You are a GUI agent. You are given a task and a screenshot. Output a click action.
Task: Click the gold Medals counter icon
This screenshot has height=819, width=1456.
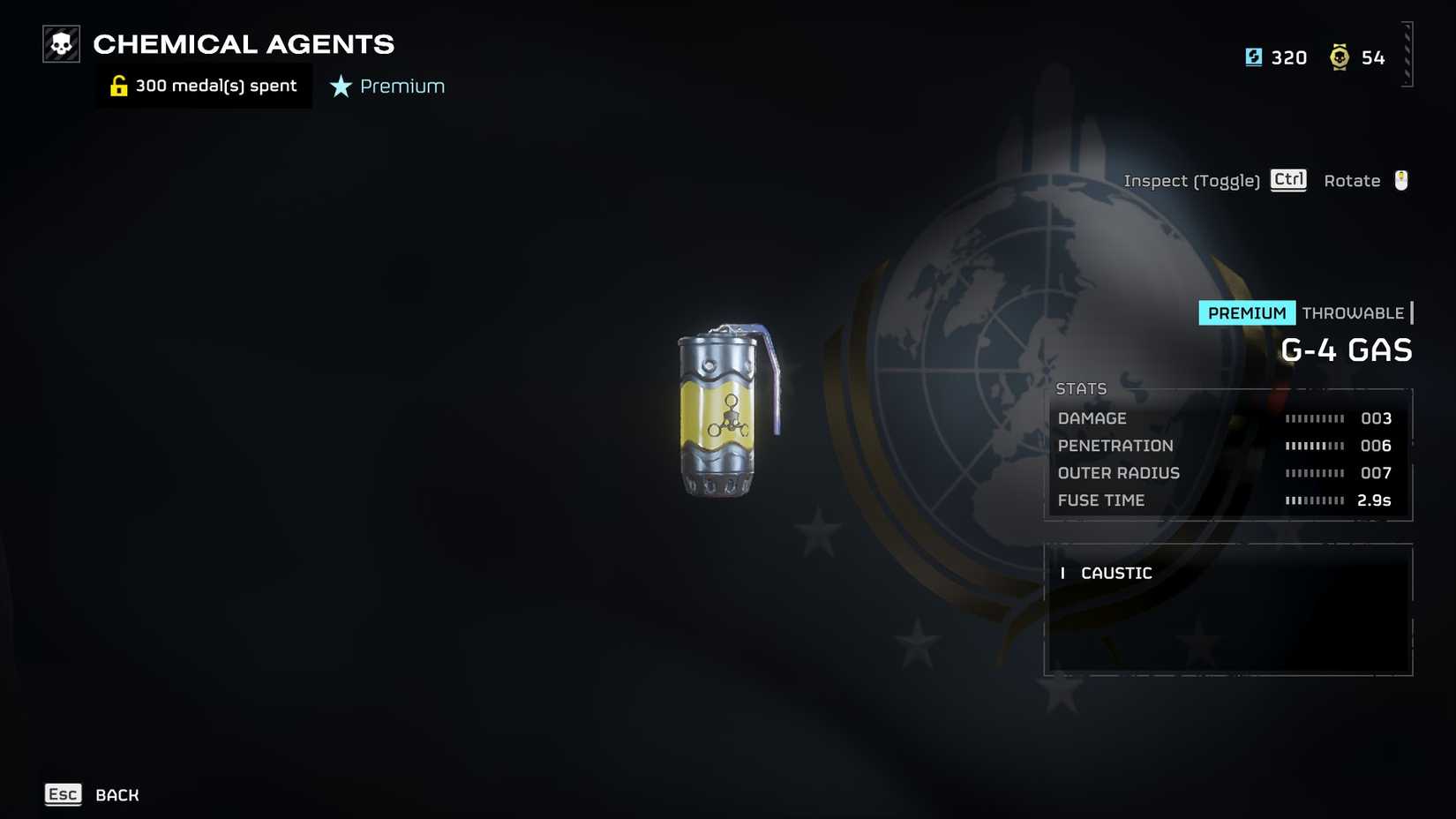click(1340, 56)
